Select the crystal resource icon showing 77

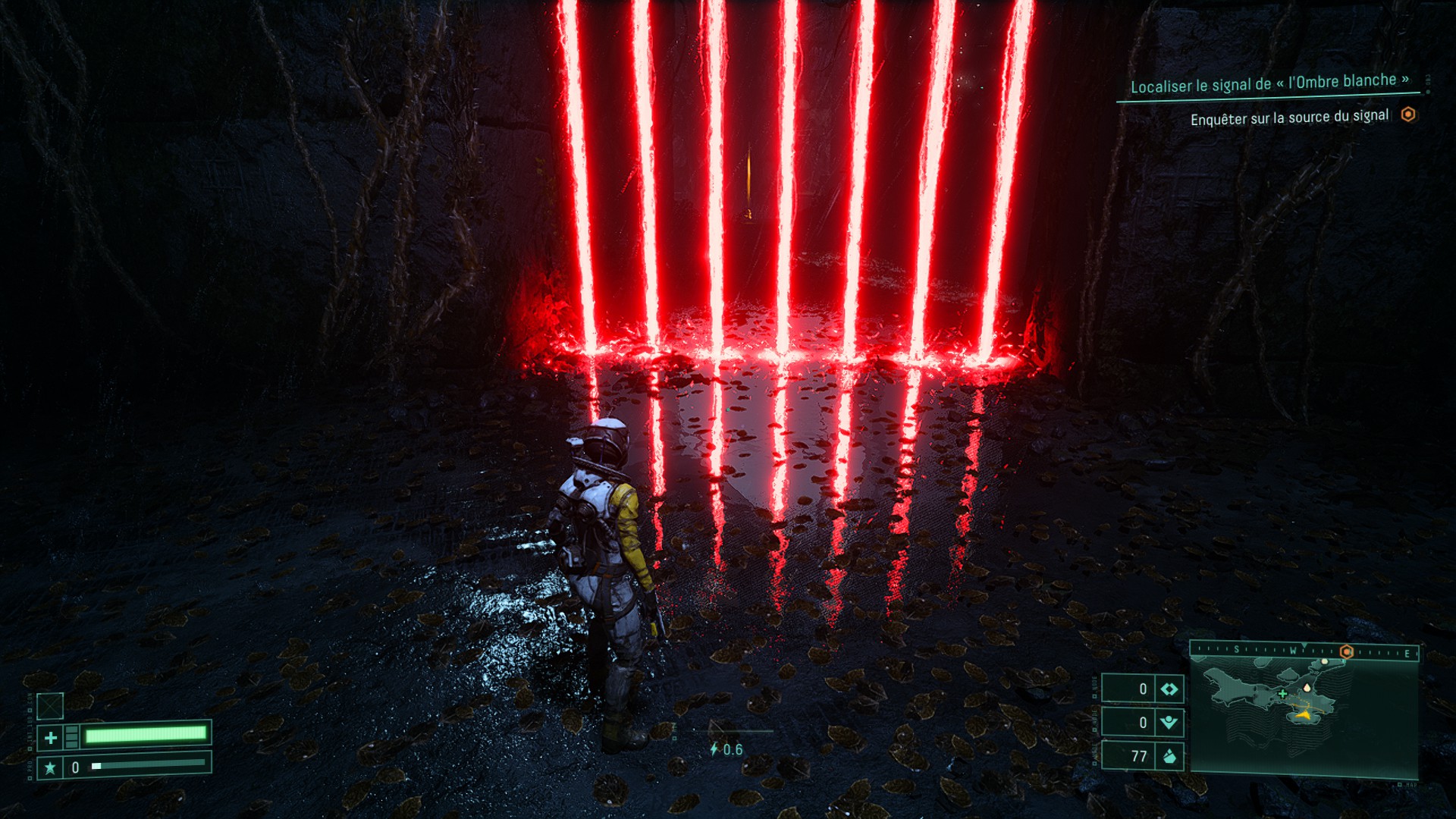tap(1169, 756)
